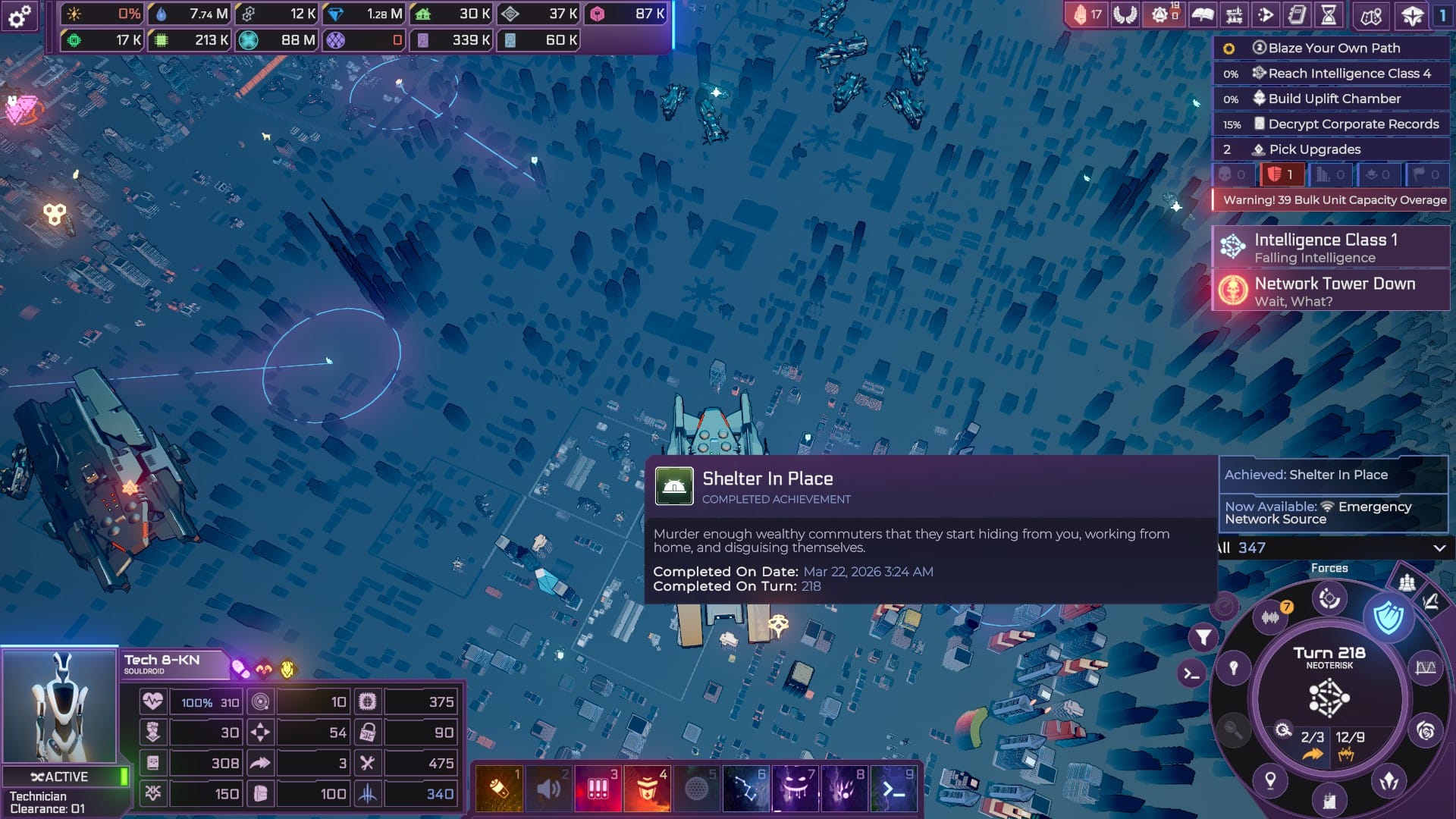Click the laurel wreath icon
Screen dimensions: 1456x819
coord(1125,14)
